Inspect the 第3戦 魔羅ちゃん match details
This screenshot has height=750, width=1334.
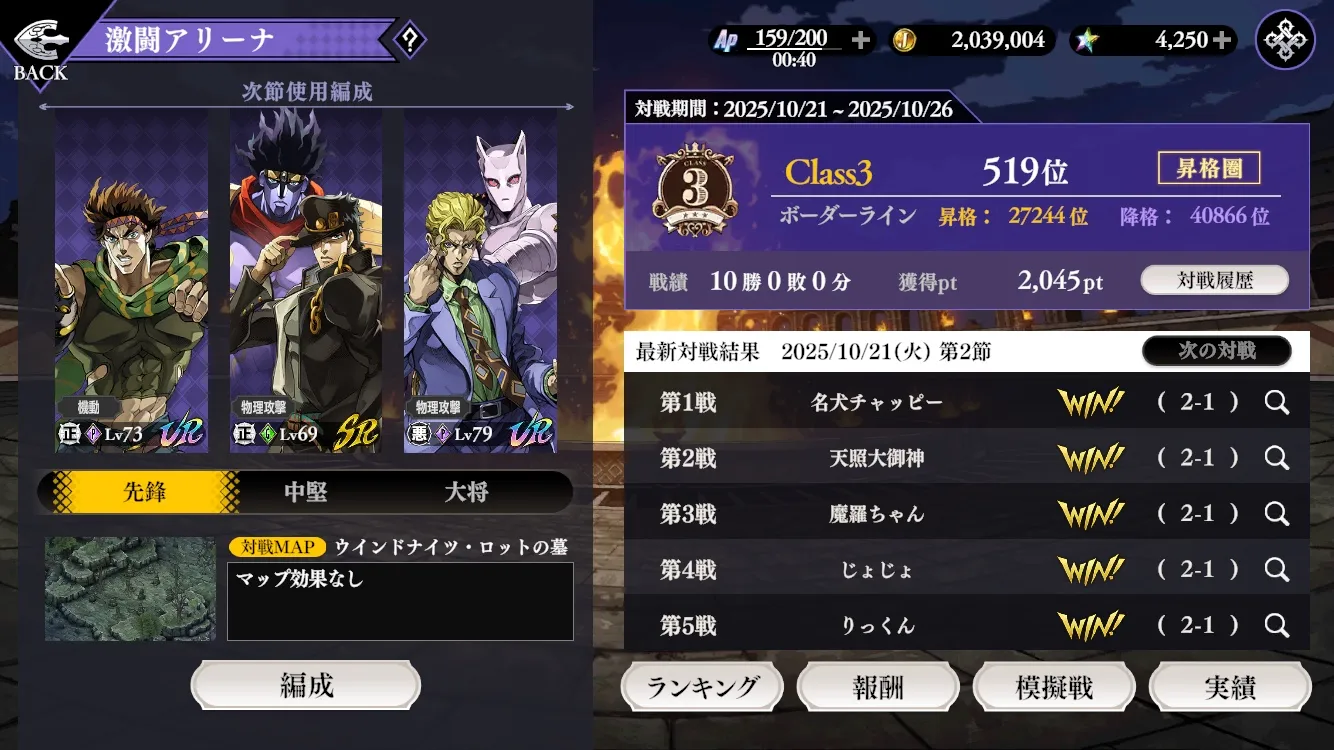[1276, 514]
